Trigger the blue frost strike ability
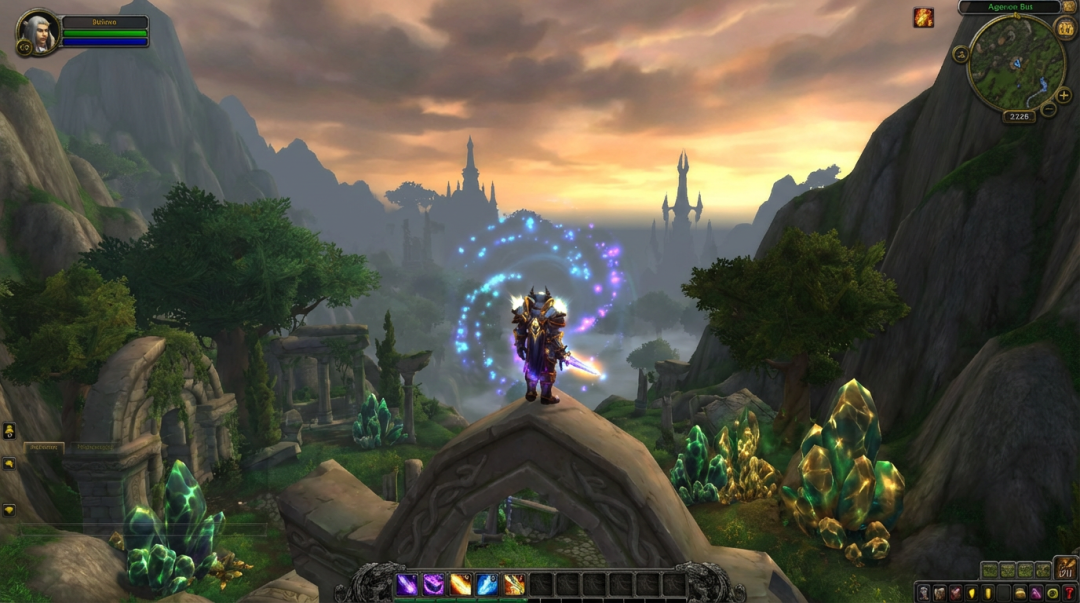The height and width of the screenshot is (603, 1080). click(487, 584)
